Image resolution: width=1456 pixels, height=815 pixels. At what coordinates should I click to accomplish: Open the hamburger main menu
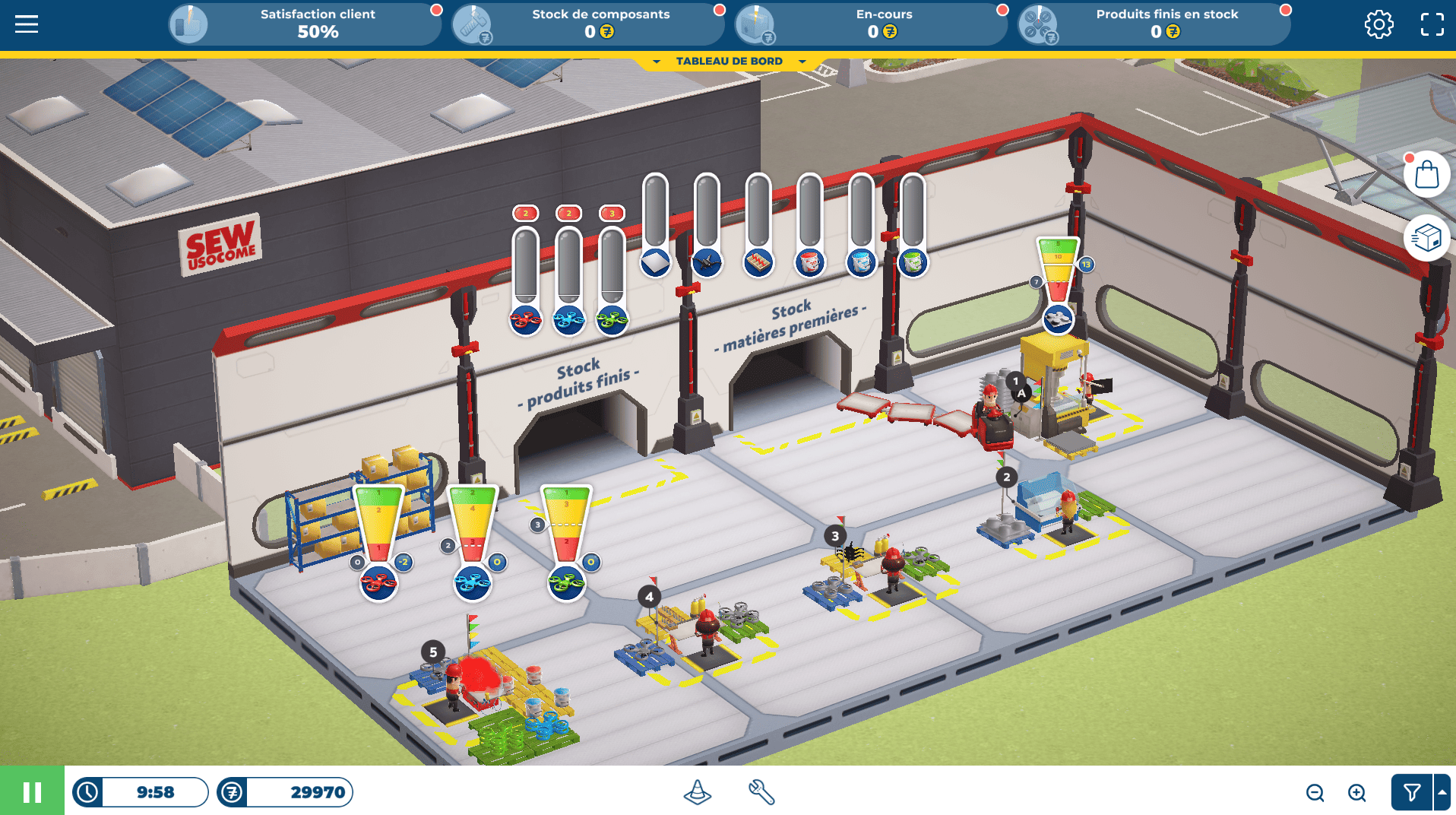pos(27,24)
